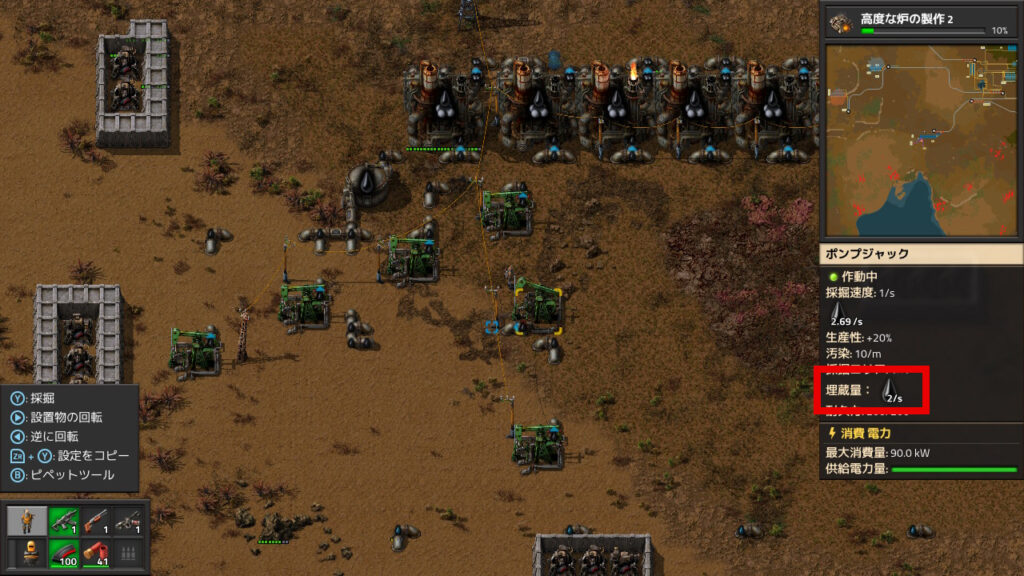Select the rifle magazine ammo slot
This screenshot has width=1024, height=576.
point(64,553)
